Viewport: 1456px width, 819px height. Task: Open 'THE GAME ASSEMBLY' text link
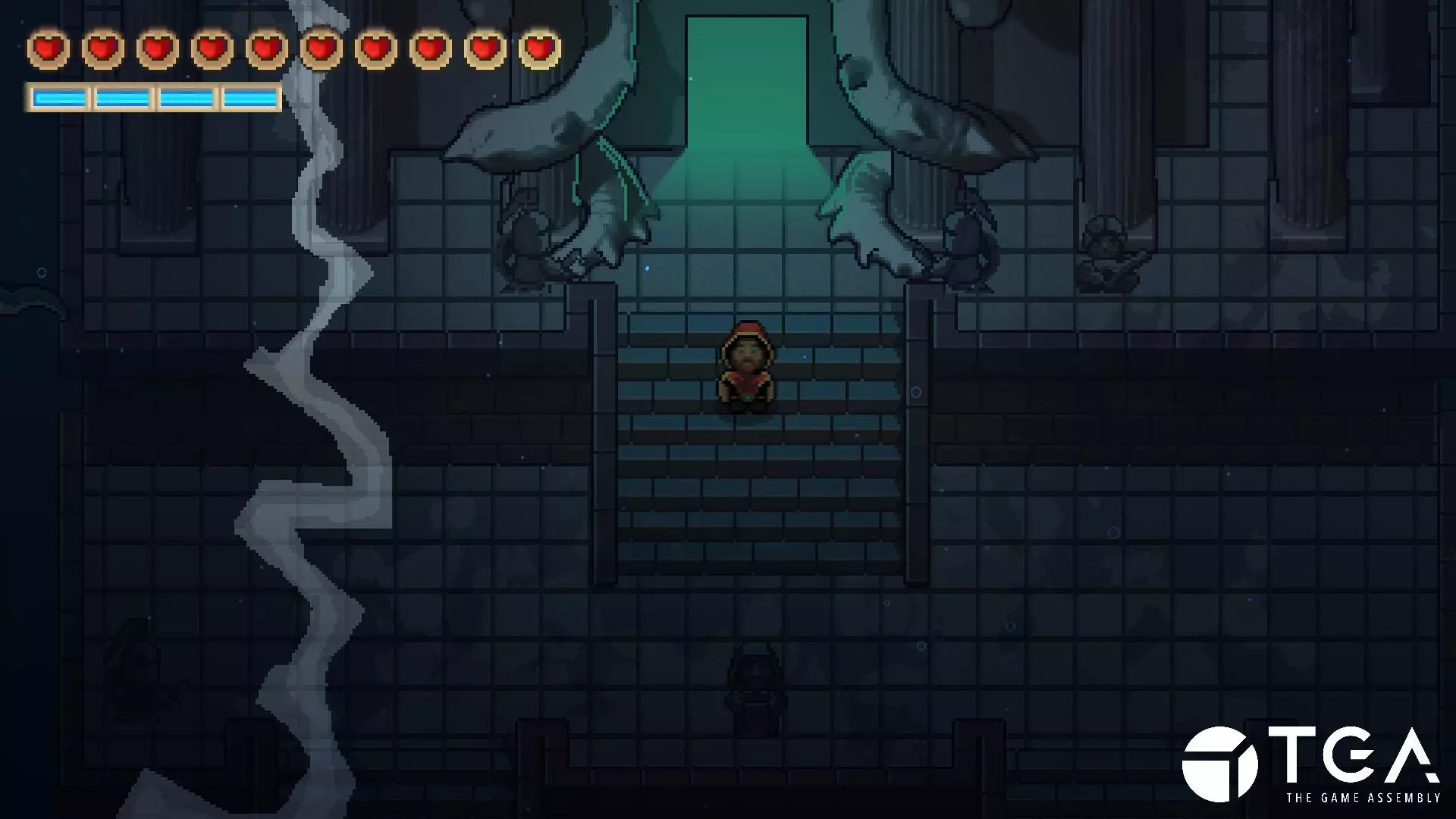1365,798
